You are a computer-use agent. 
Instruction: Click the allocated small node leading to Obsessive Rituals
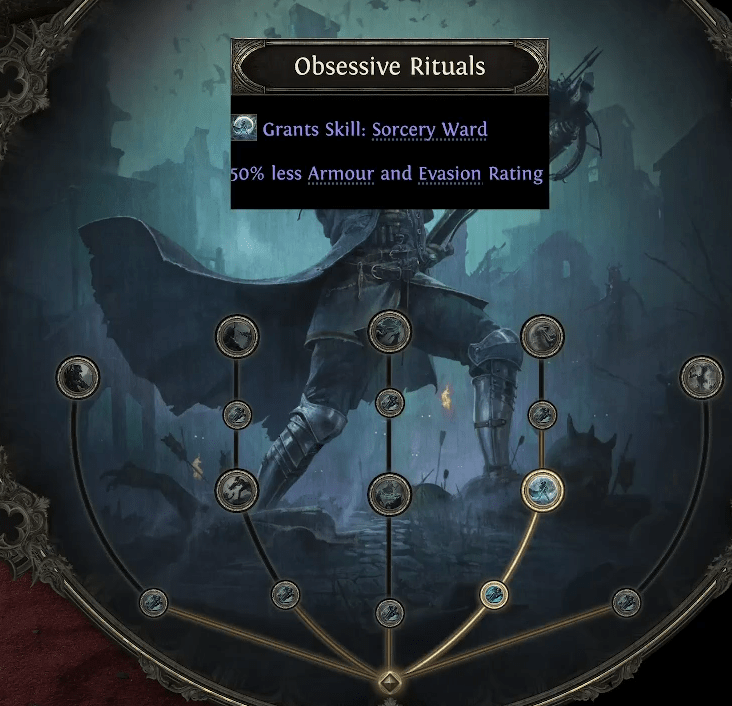(x=493, y=595)
